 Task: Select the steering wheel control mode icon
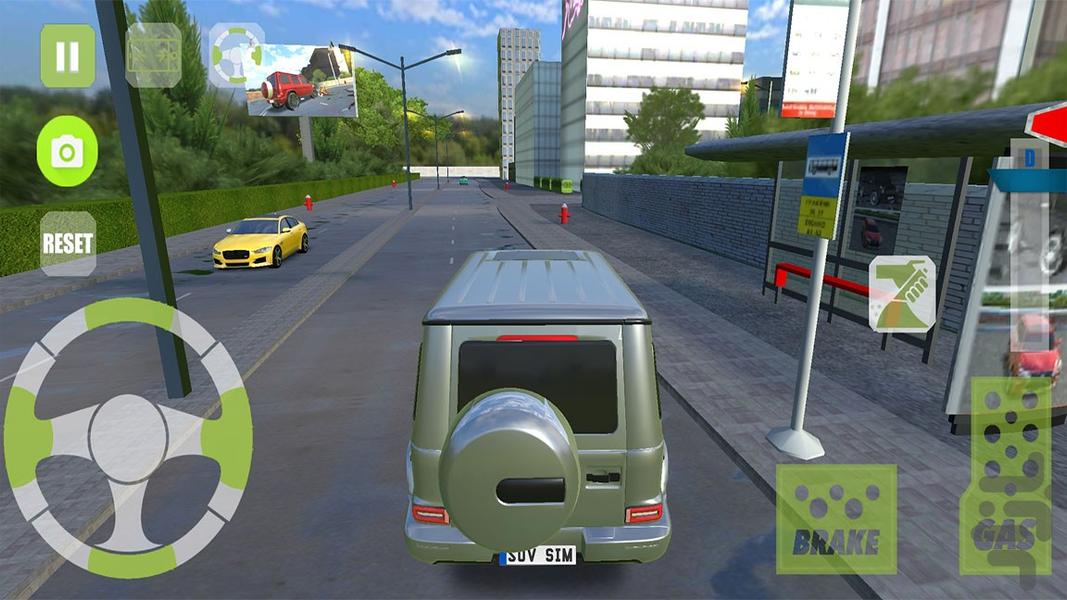[x=236, y=54]
